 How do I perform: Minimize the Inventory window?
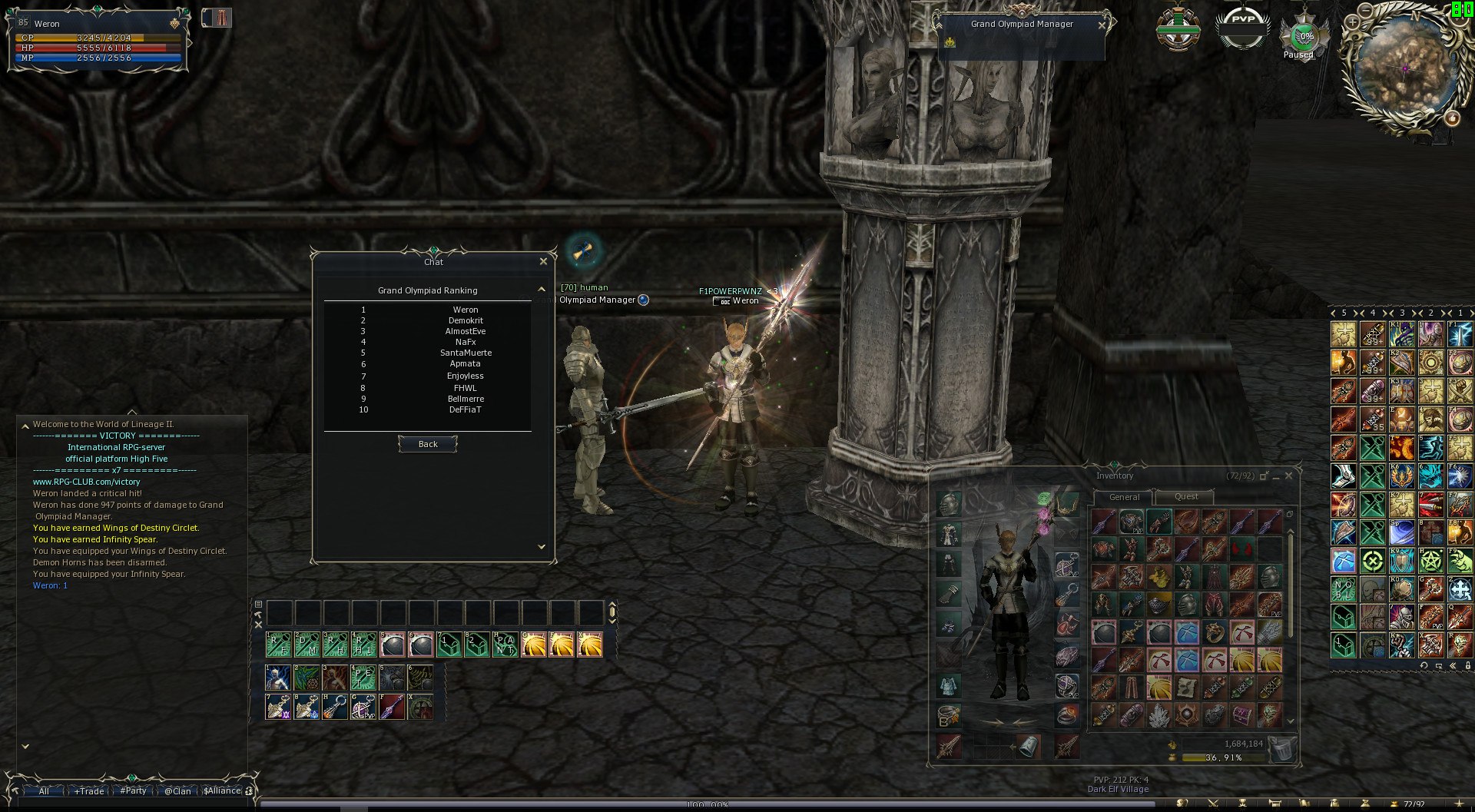tap(1276, 476)
